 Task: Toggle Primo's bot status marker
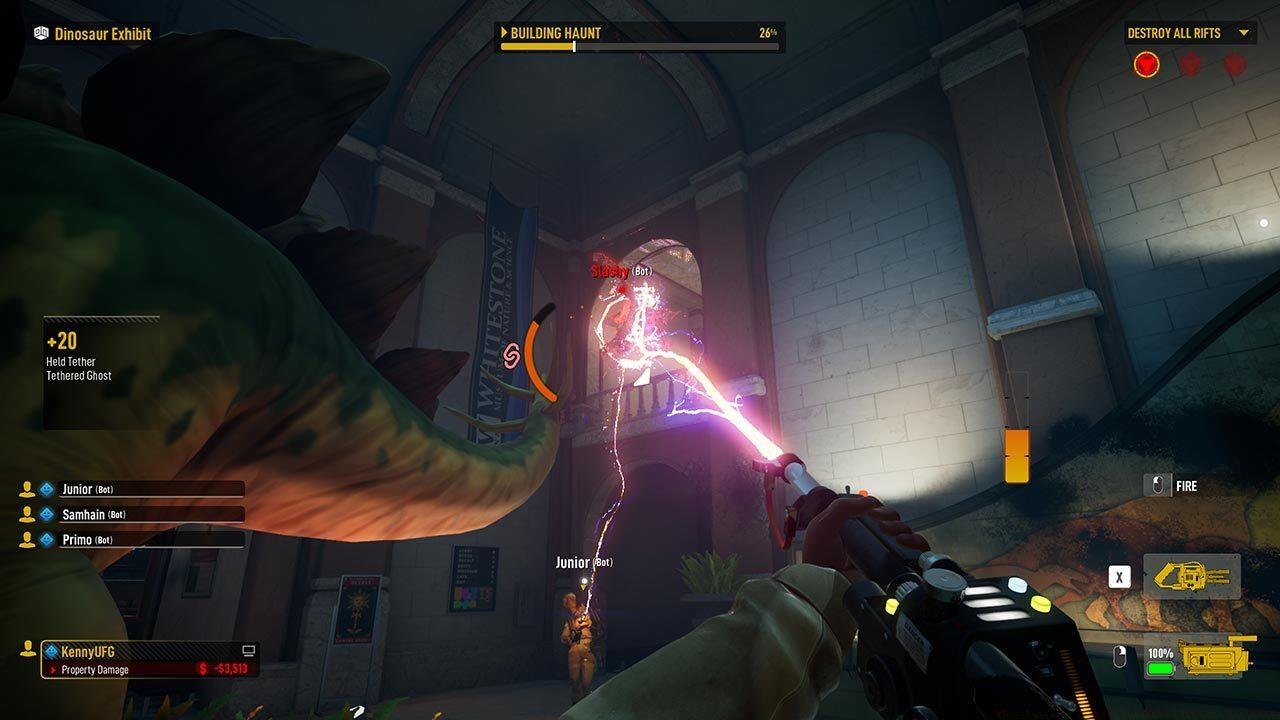click(102, 539)
